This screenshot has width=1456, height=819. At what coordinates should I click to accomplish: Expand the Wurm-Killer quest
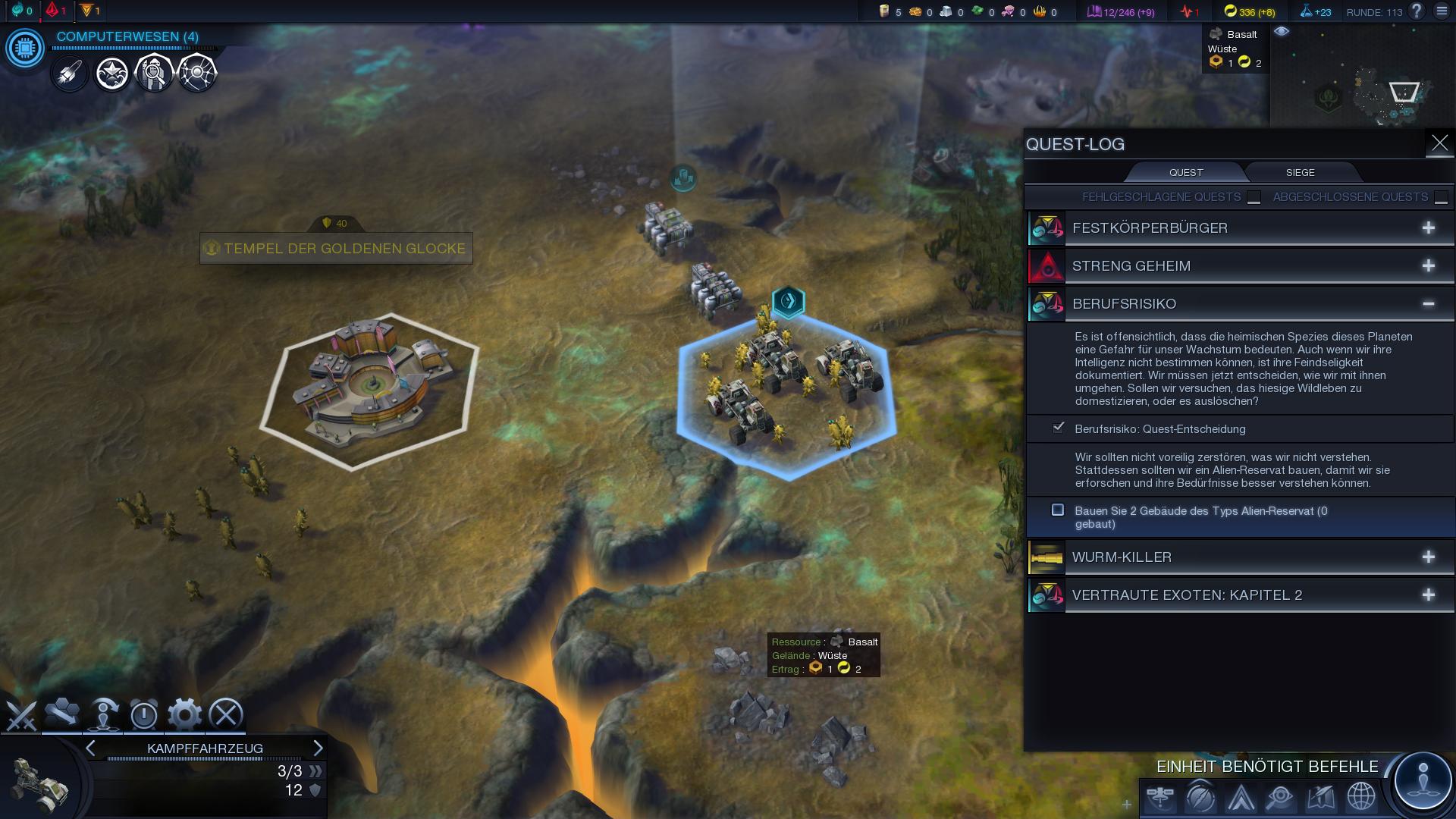[x=1428, y=557]
